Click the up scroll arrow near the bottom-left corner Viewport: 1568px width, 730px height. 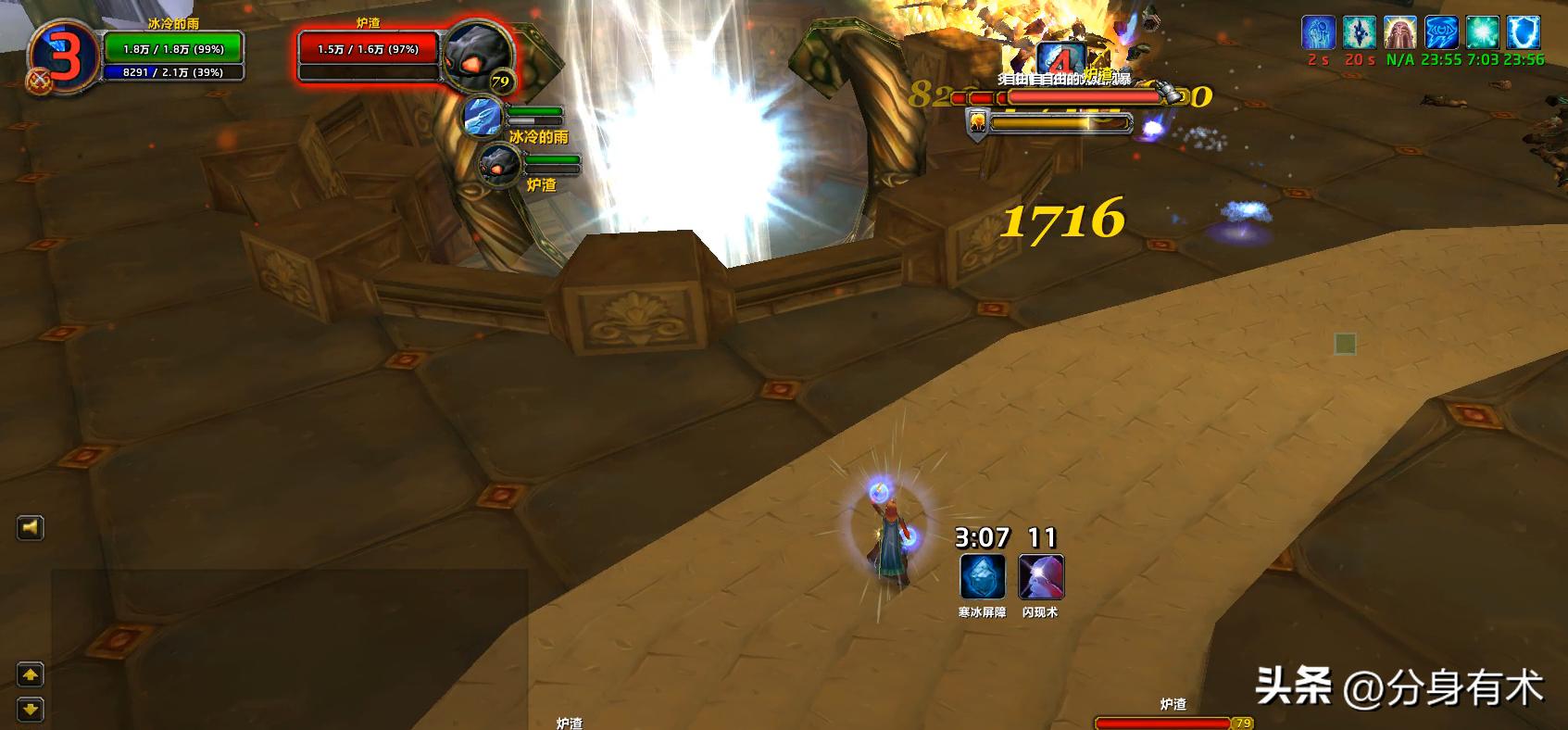31,673
